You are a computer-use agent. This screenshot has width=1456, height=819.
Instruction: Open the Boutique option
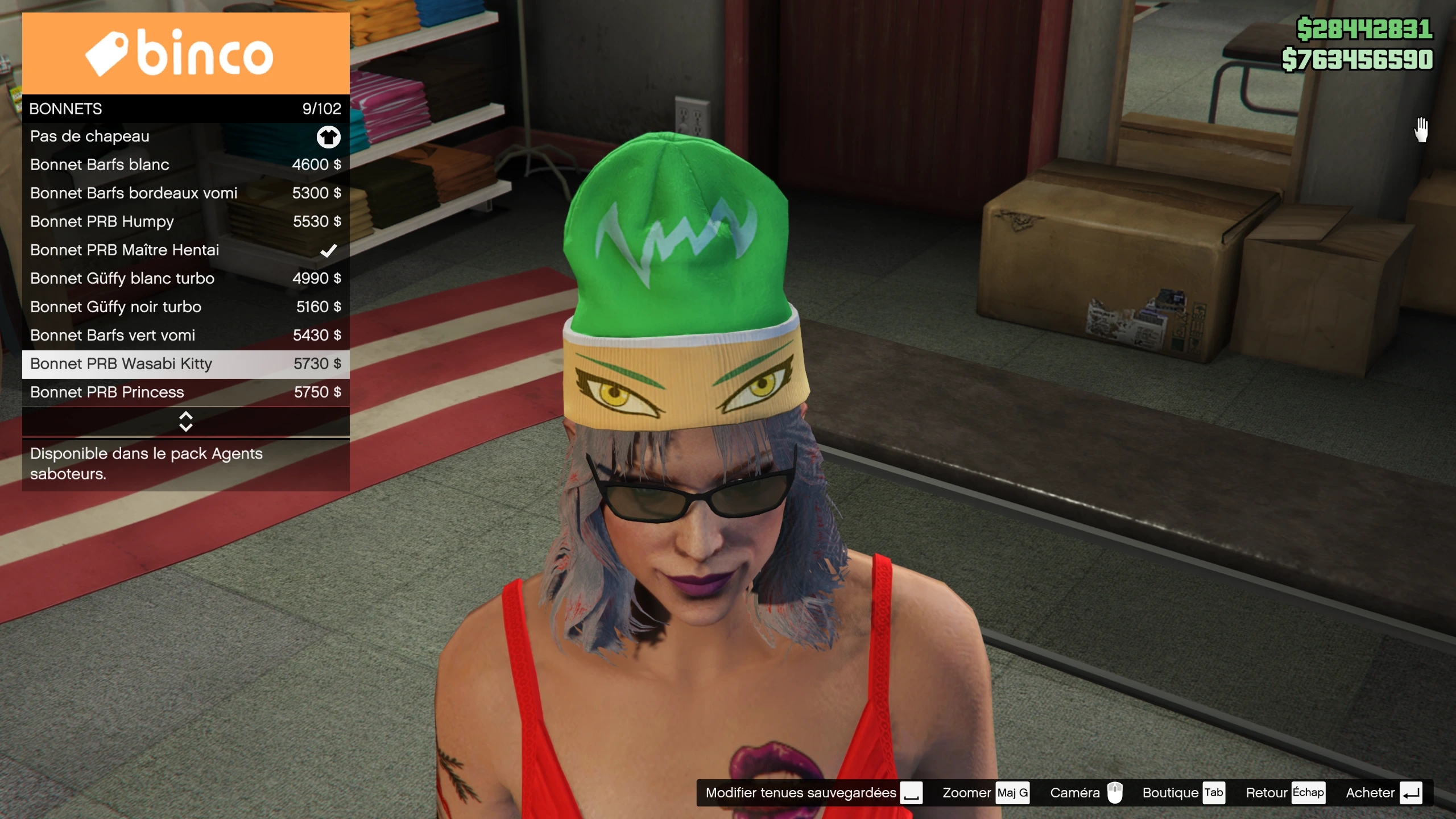1183,793
